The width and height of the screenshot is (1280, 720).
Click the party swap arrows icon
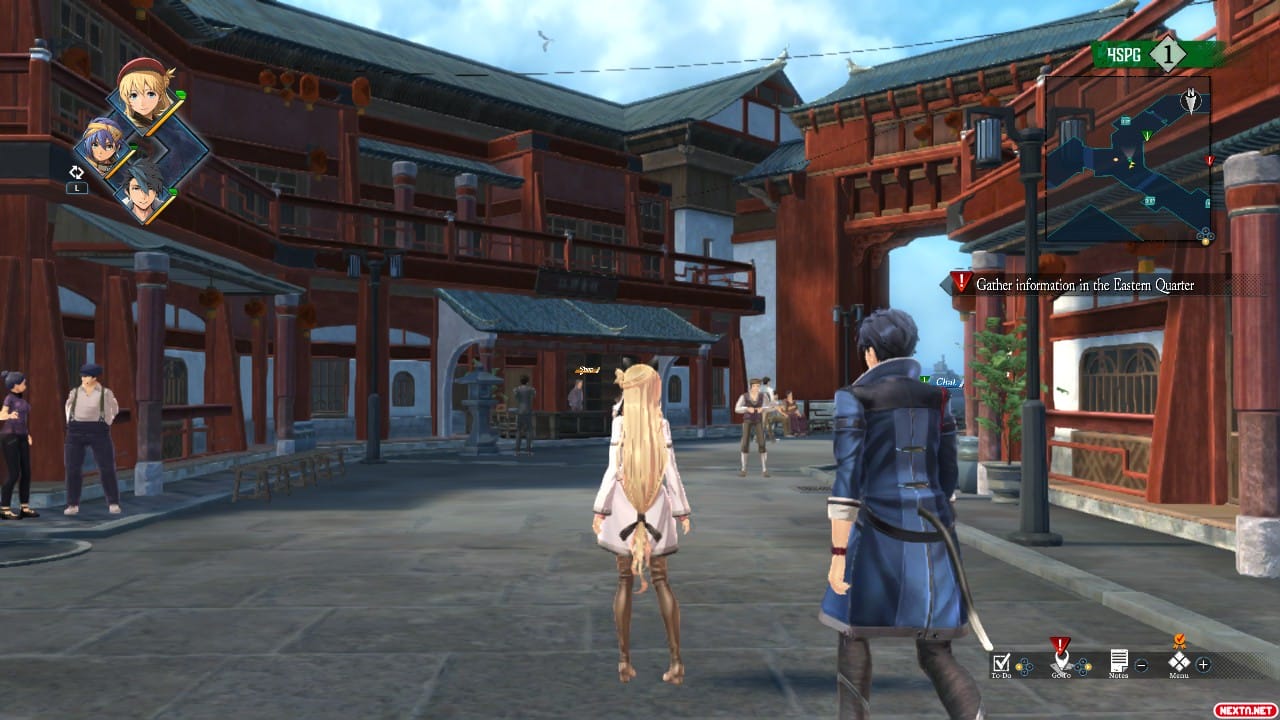pyautogui.click(x=77, y=172)
